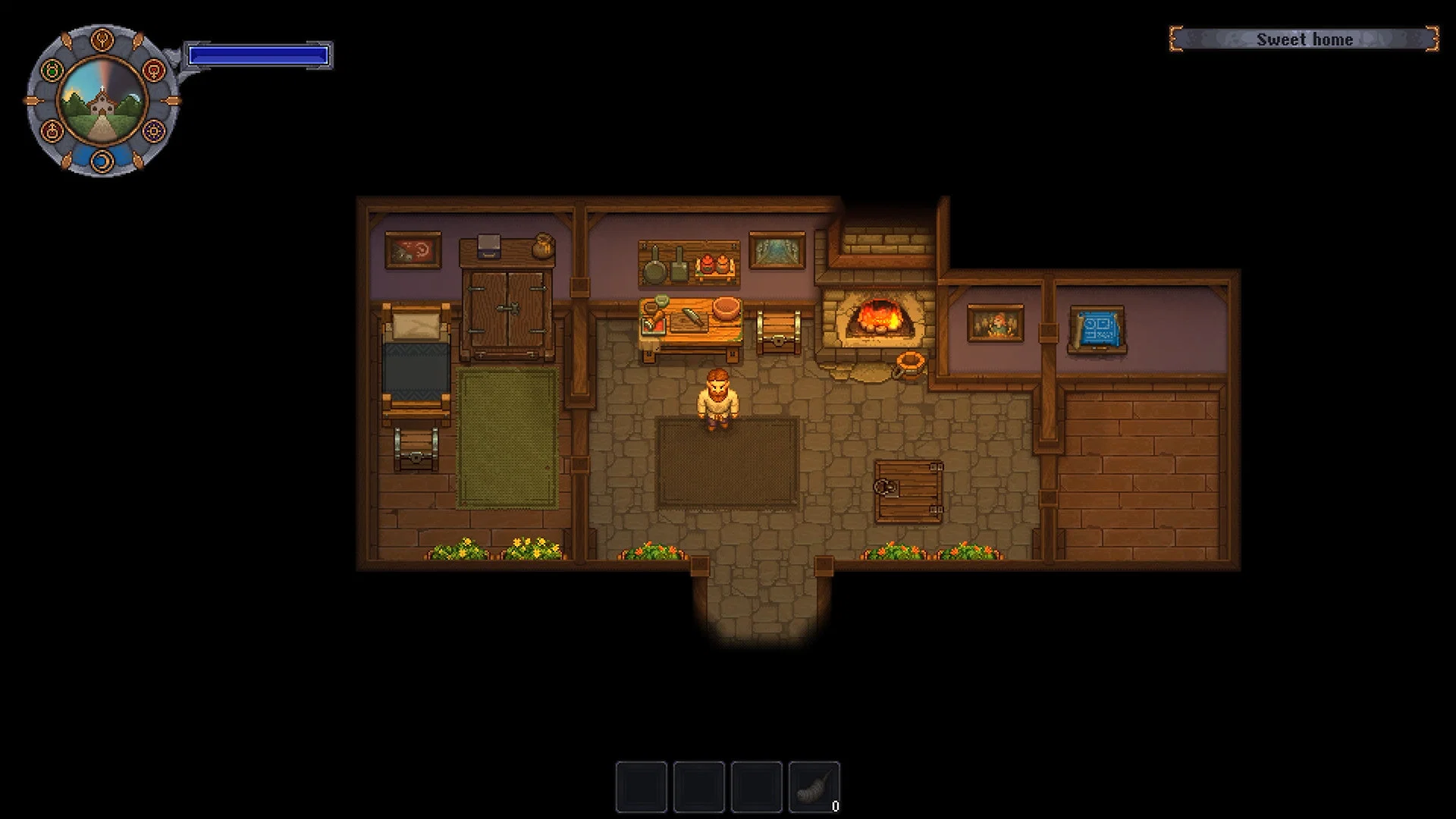Click the Sweet home location banner

1304,39
